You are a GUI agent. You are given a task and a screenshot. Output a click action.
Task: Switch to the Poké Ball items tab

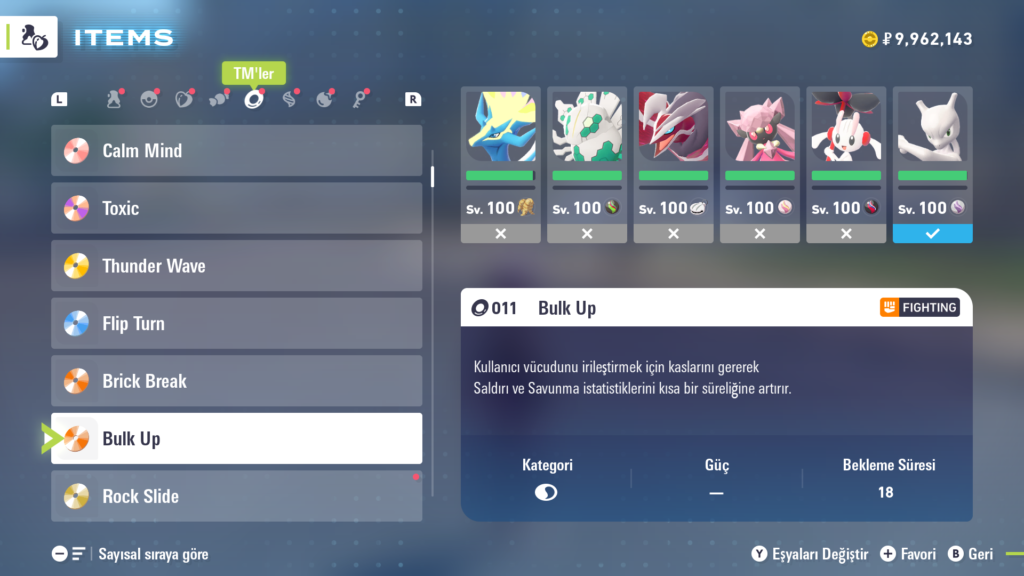click(x=149, y=99)
